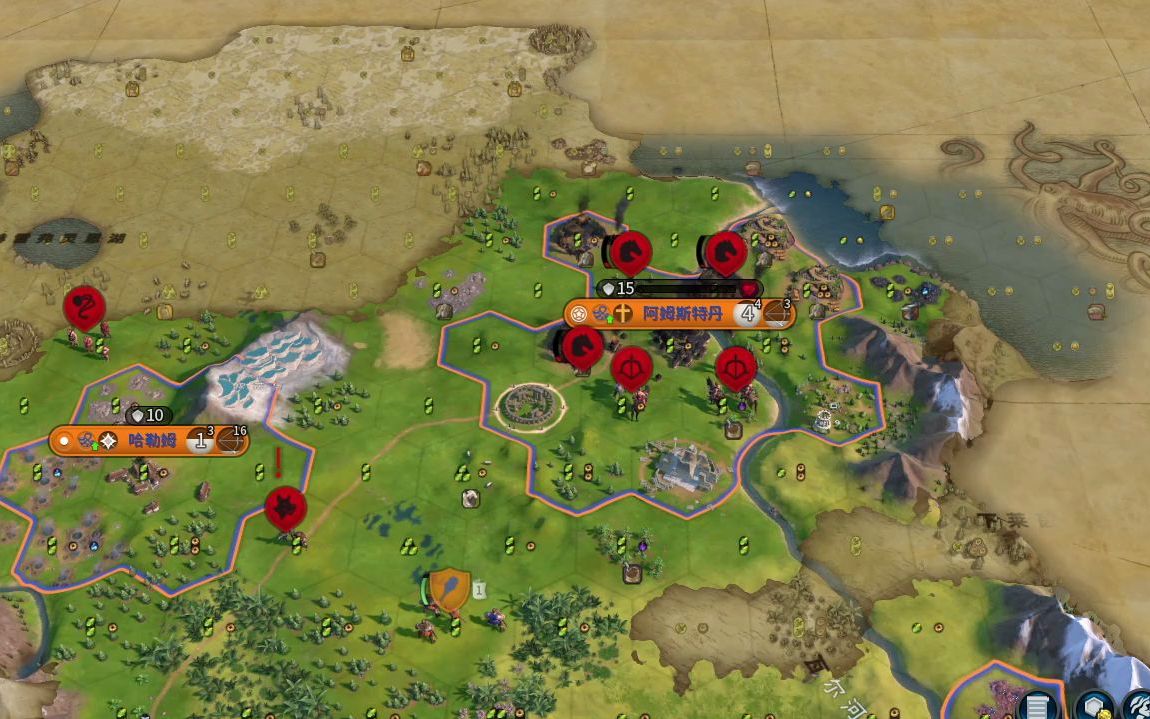The width and height of the screenshot is (1150, 719).
Task: Select the red unit flag below the exclamation mark
Action: point(285,508)
